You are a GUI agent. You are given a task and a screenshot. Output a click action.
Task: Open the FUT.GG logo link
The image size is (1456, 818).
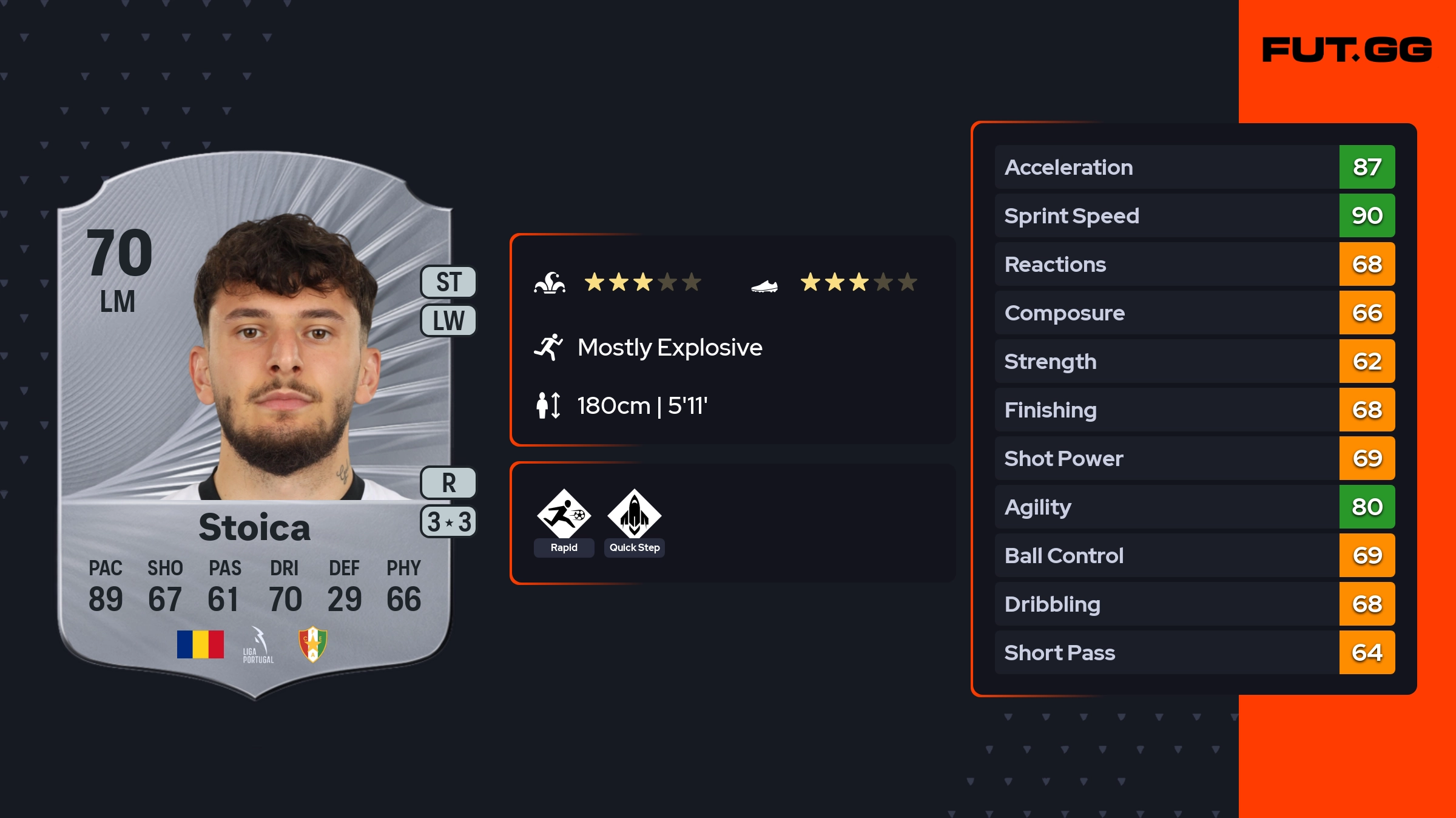1347,50
